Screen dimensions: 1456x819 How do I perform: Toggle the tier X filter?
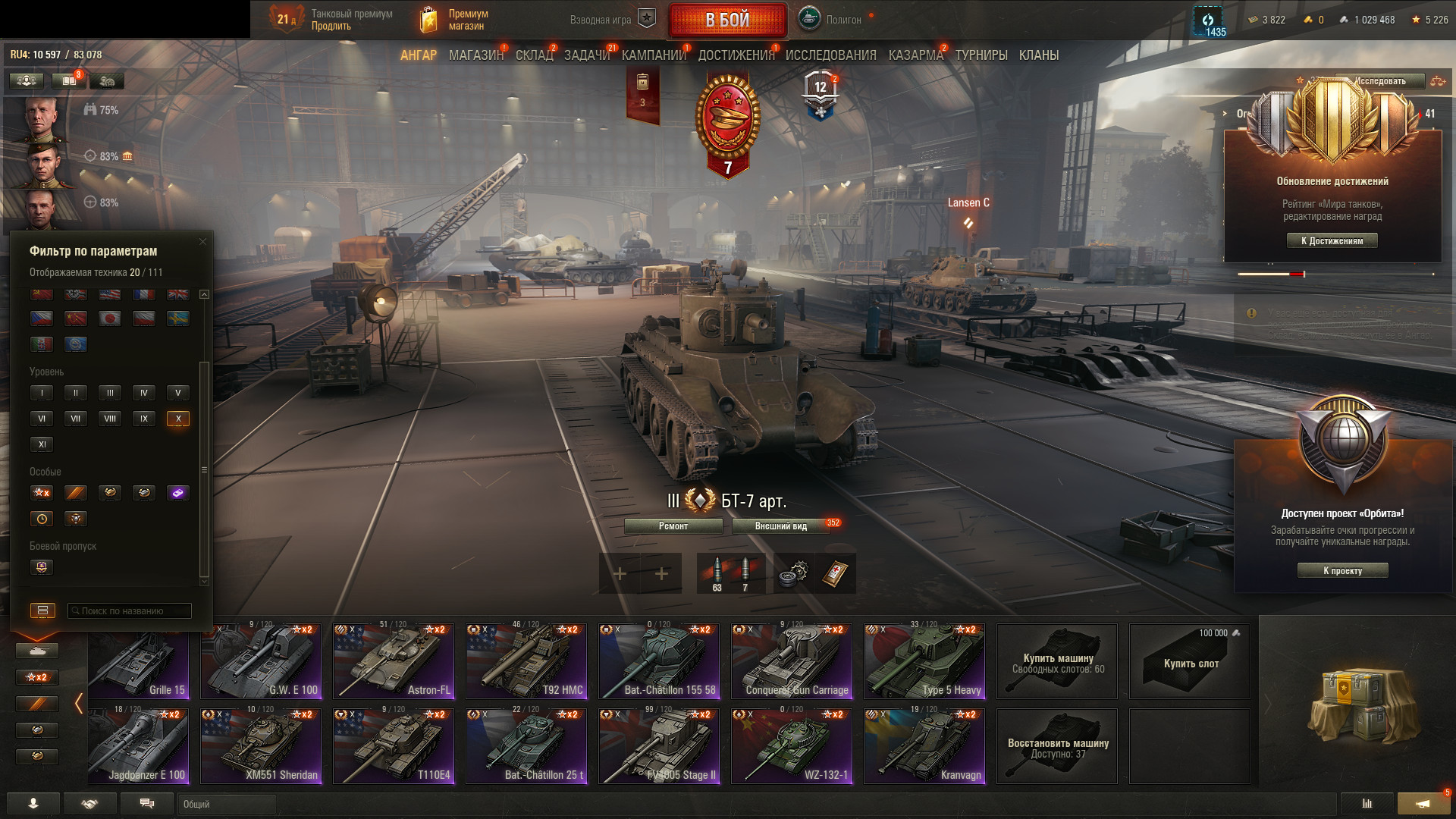(178, 419)
